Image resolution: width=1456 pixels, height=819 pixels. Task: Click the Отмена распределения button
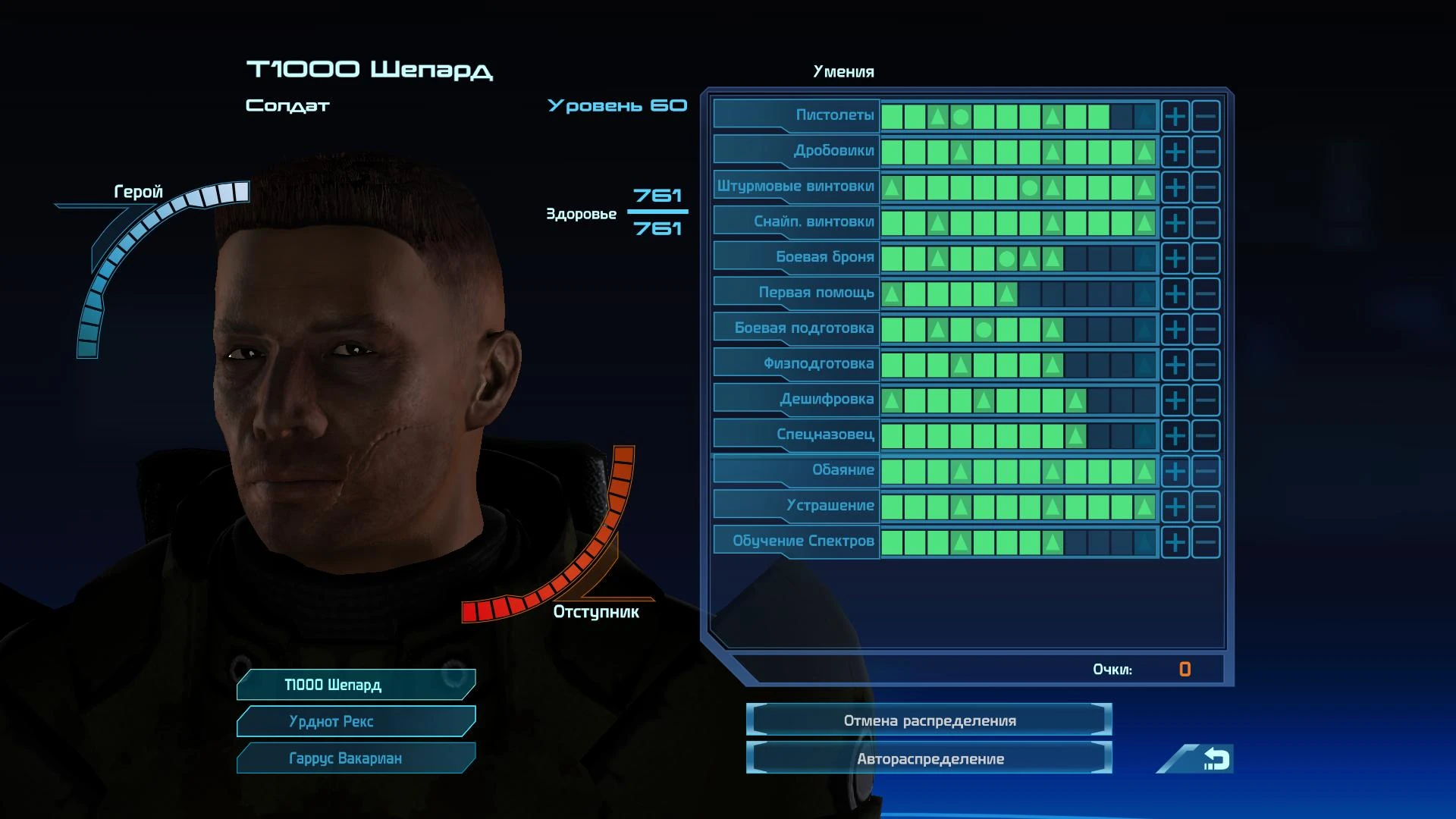tap(929, 720)
